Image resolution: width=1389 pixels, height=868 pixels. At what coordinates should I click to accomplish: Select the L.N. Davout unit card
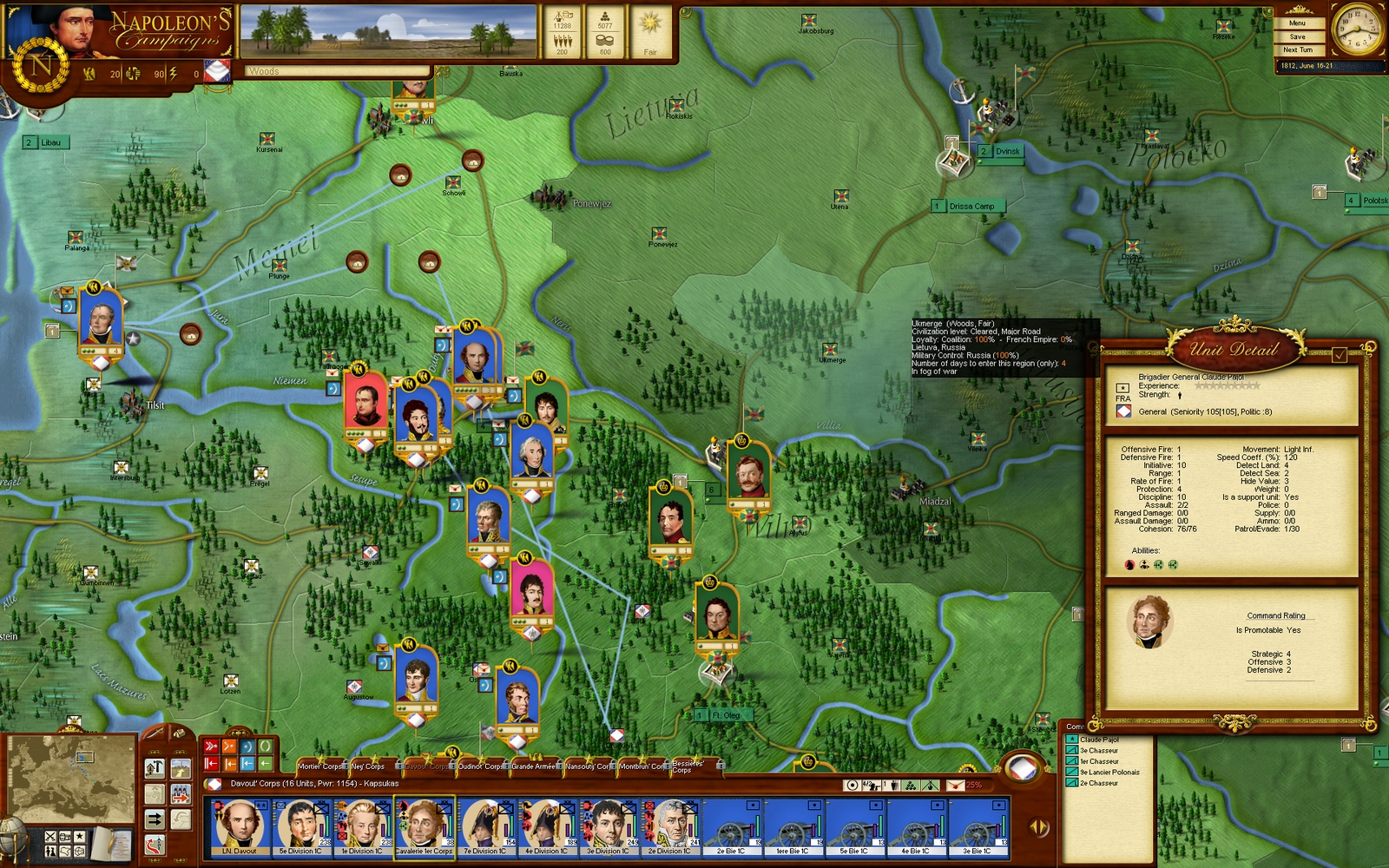point(239,828)
